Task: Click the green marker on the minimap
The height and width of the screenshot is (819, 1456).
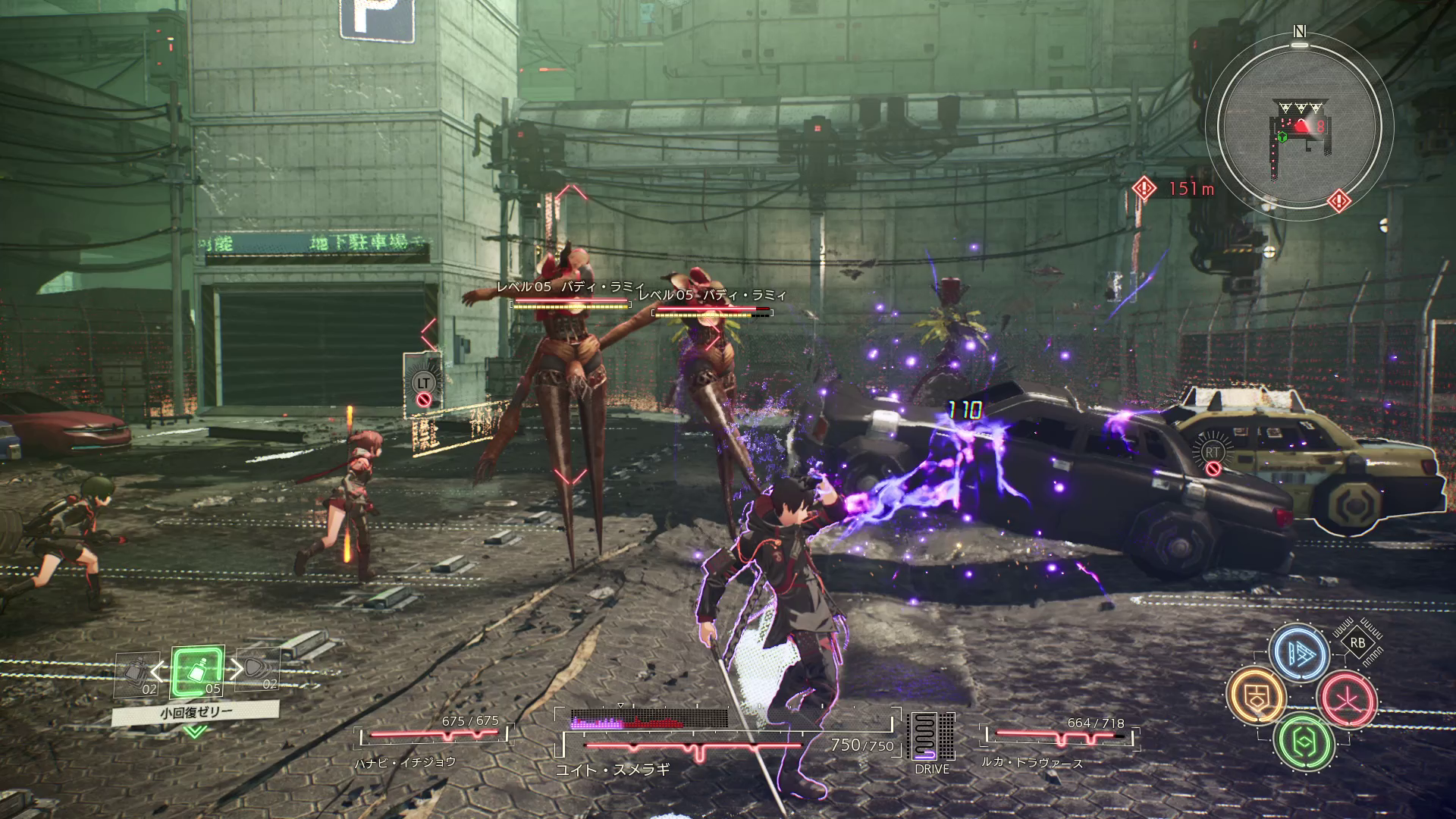Action: coord(1282,137)
